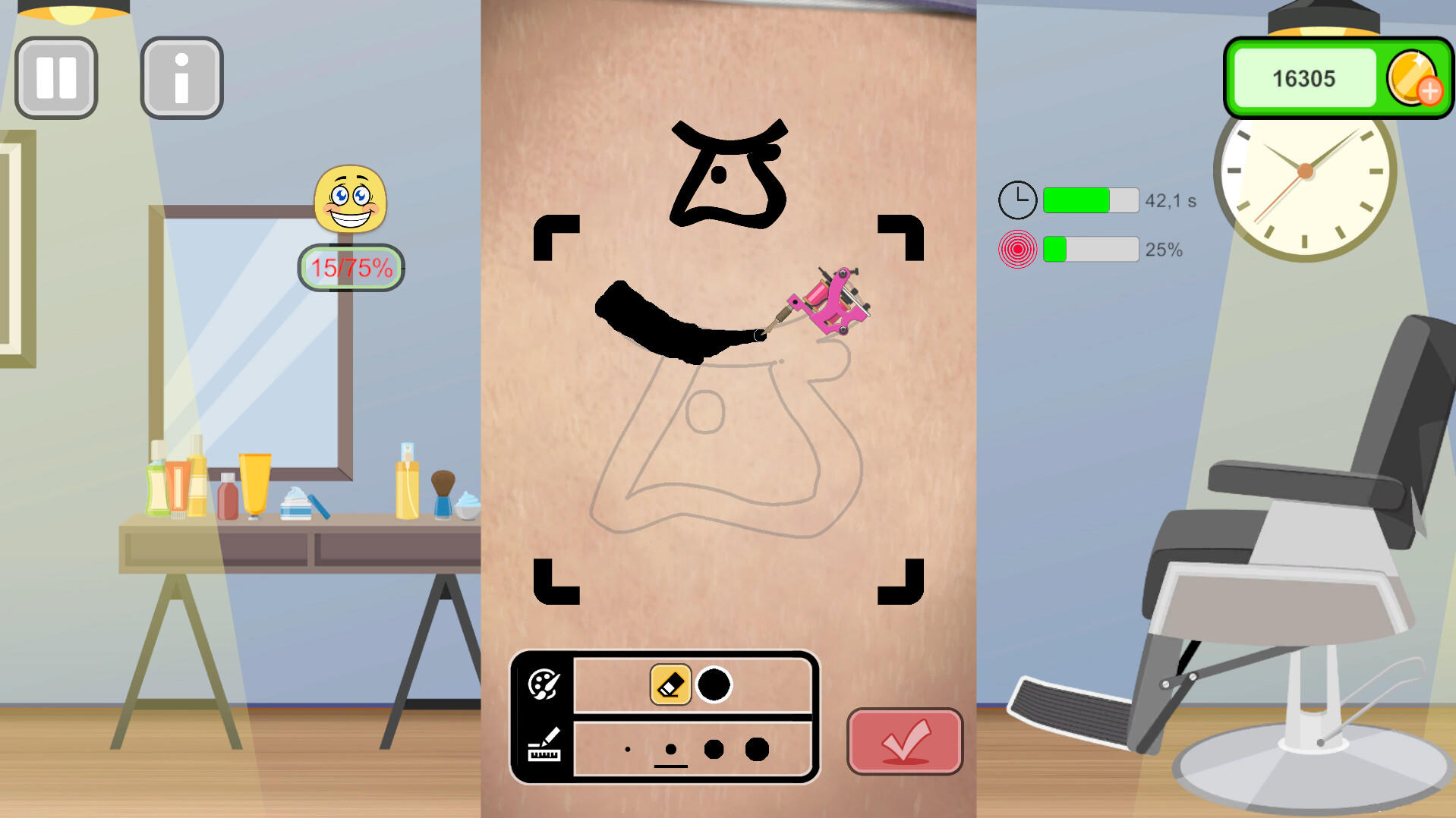The width and height of the screenshot is (1456, 818).
Task: Select the eraser tool
Action: (x=670, y=684)
